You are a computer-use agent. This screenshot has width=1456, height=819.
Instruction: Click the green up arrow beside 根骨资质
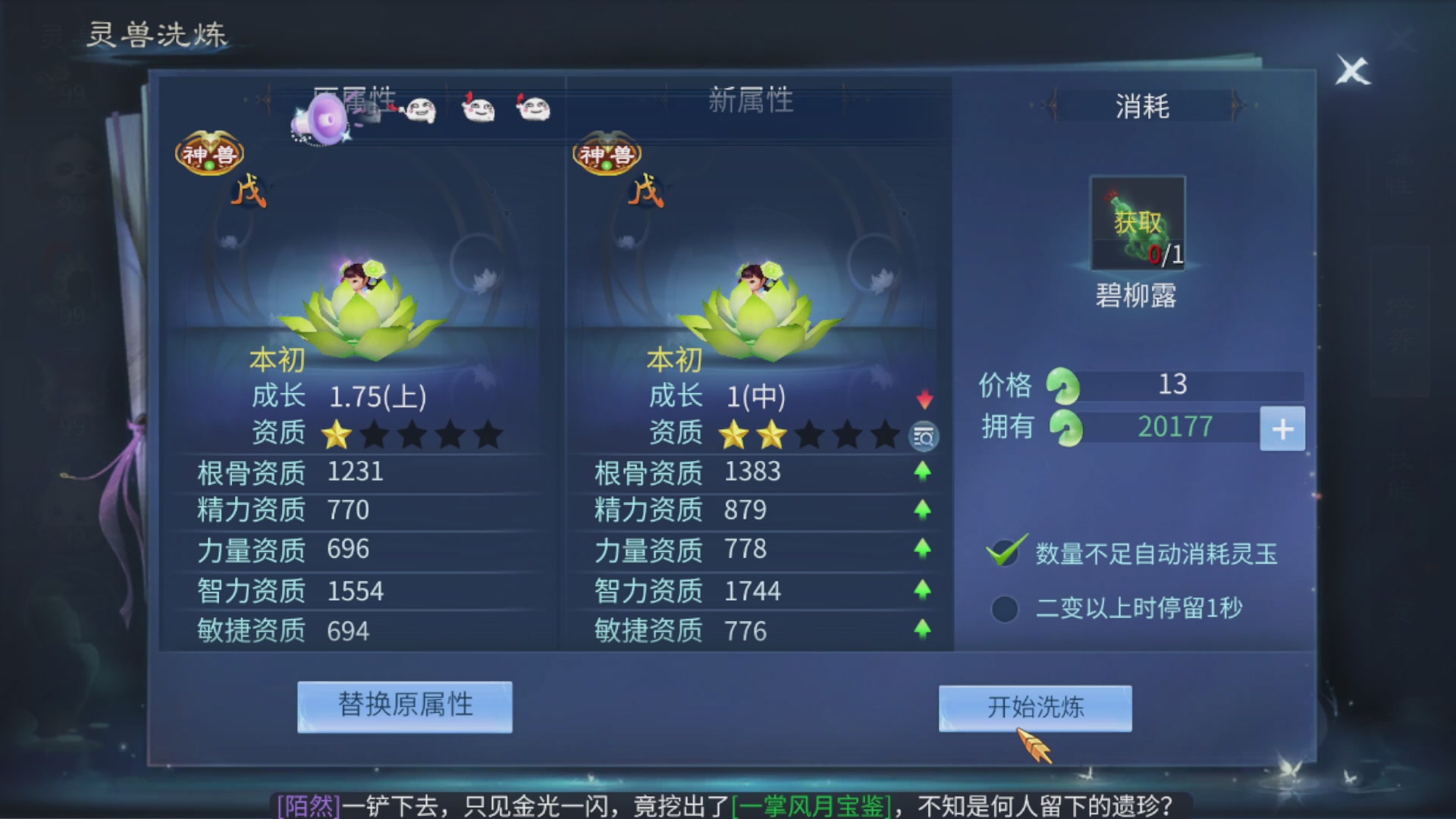[x=924, y=472]
